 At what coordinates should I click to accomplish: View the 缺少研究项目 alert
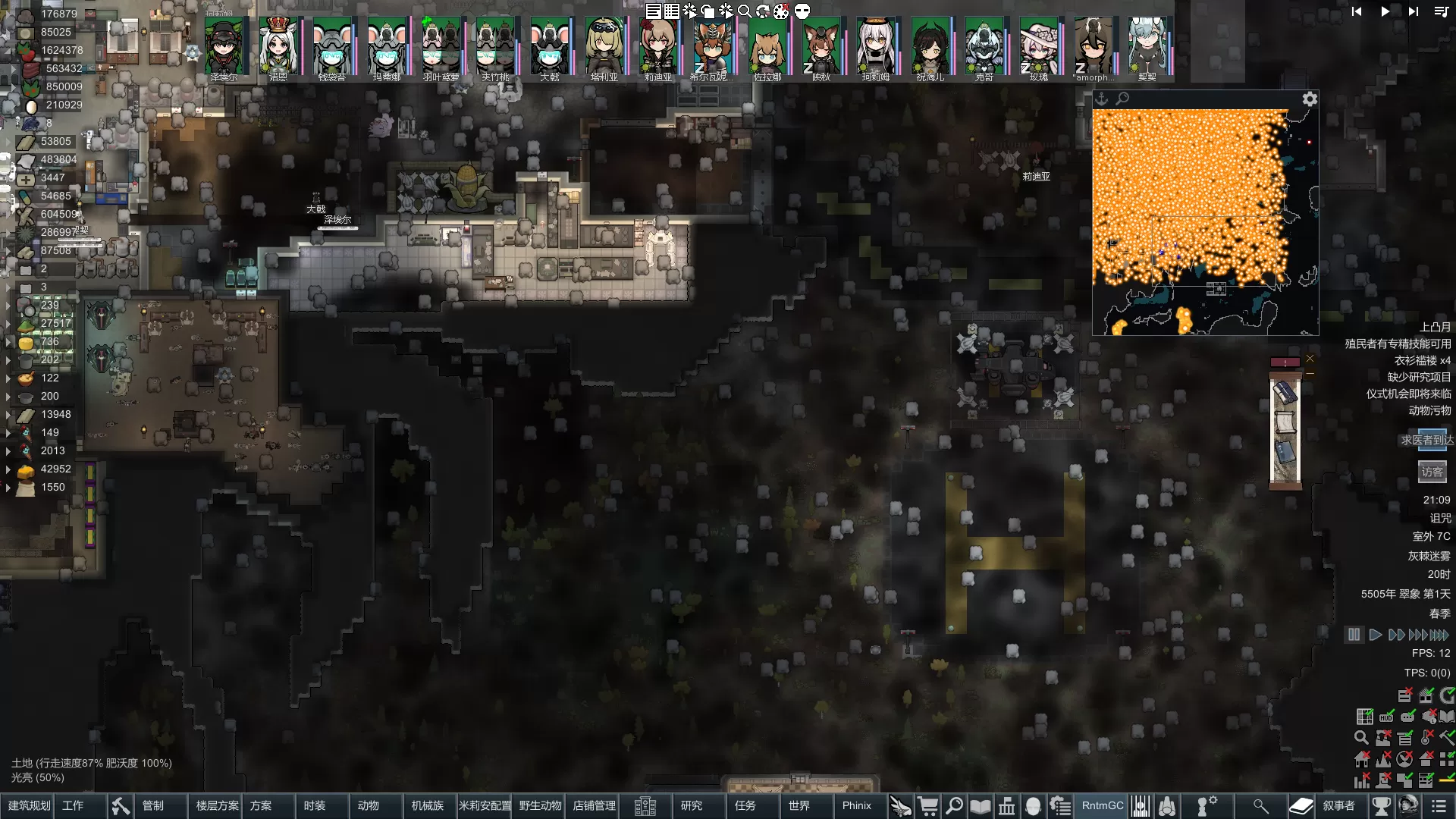(x=1419, y=377)
